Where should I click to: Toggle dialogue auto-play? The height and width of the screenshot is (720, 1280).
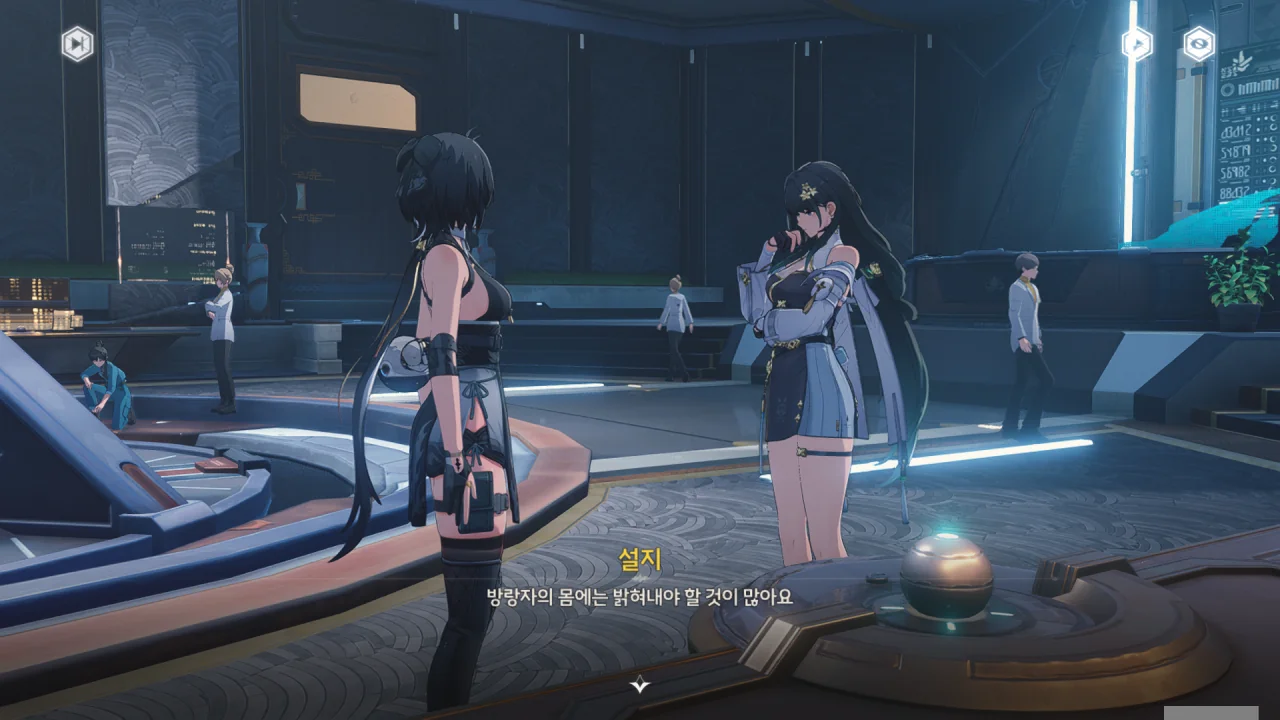[x=1137, y=44]
